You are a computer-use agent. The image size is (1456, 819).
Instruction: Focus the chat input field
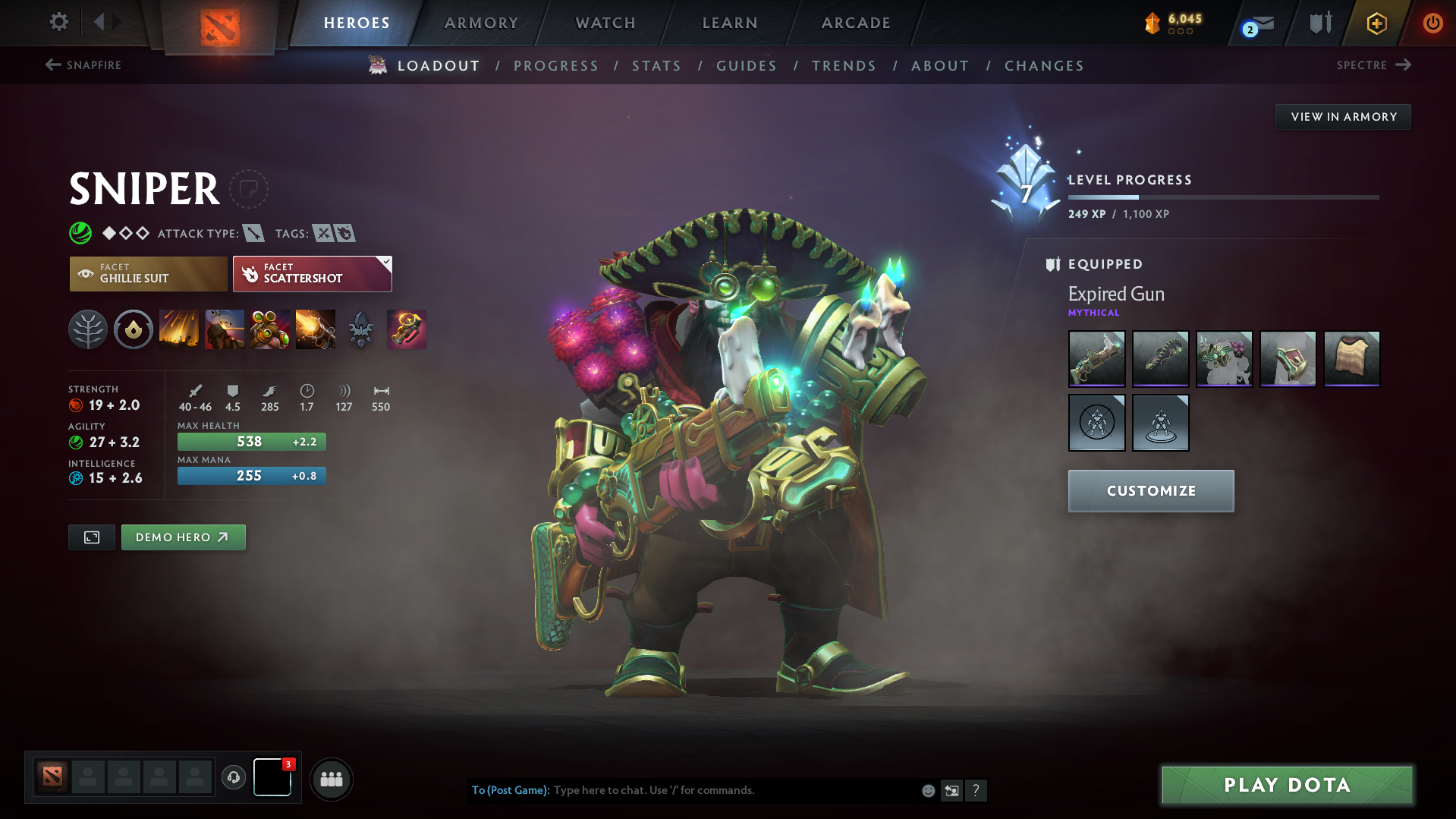pos(728,790)
